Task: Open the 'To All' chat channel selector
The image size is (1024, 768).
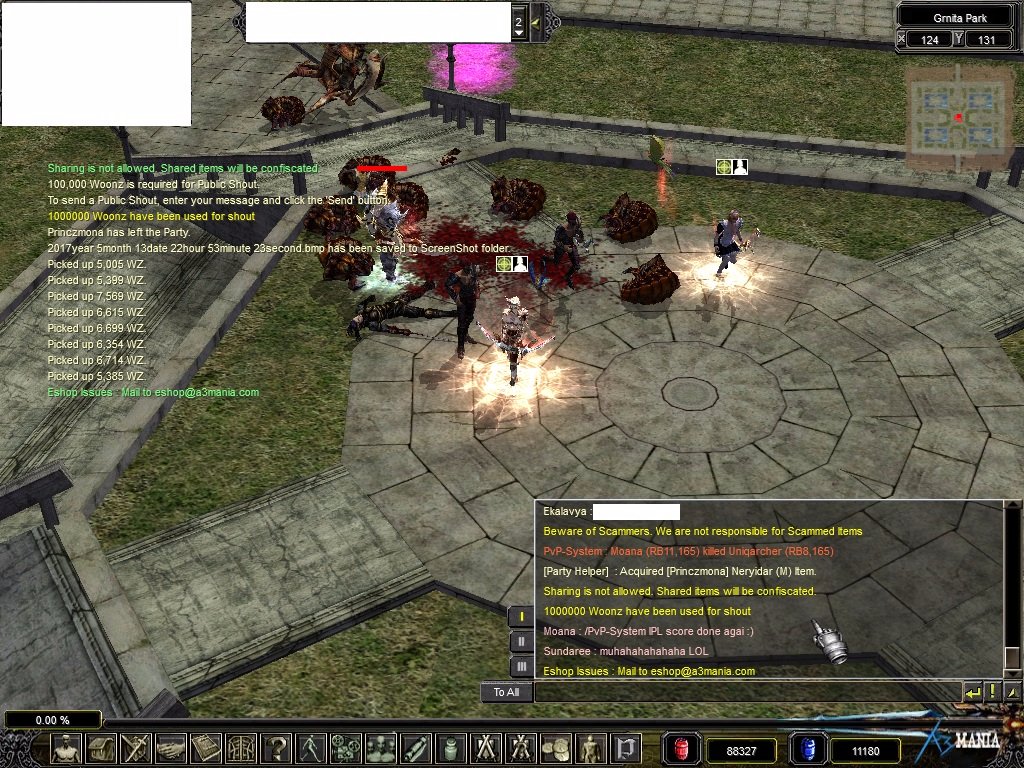Action: (506, 692)
